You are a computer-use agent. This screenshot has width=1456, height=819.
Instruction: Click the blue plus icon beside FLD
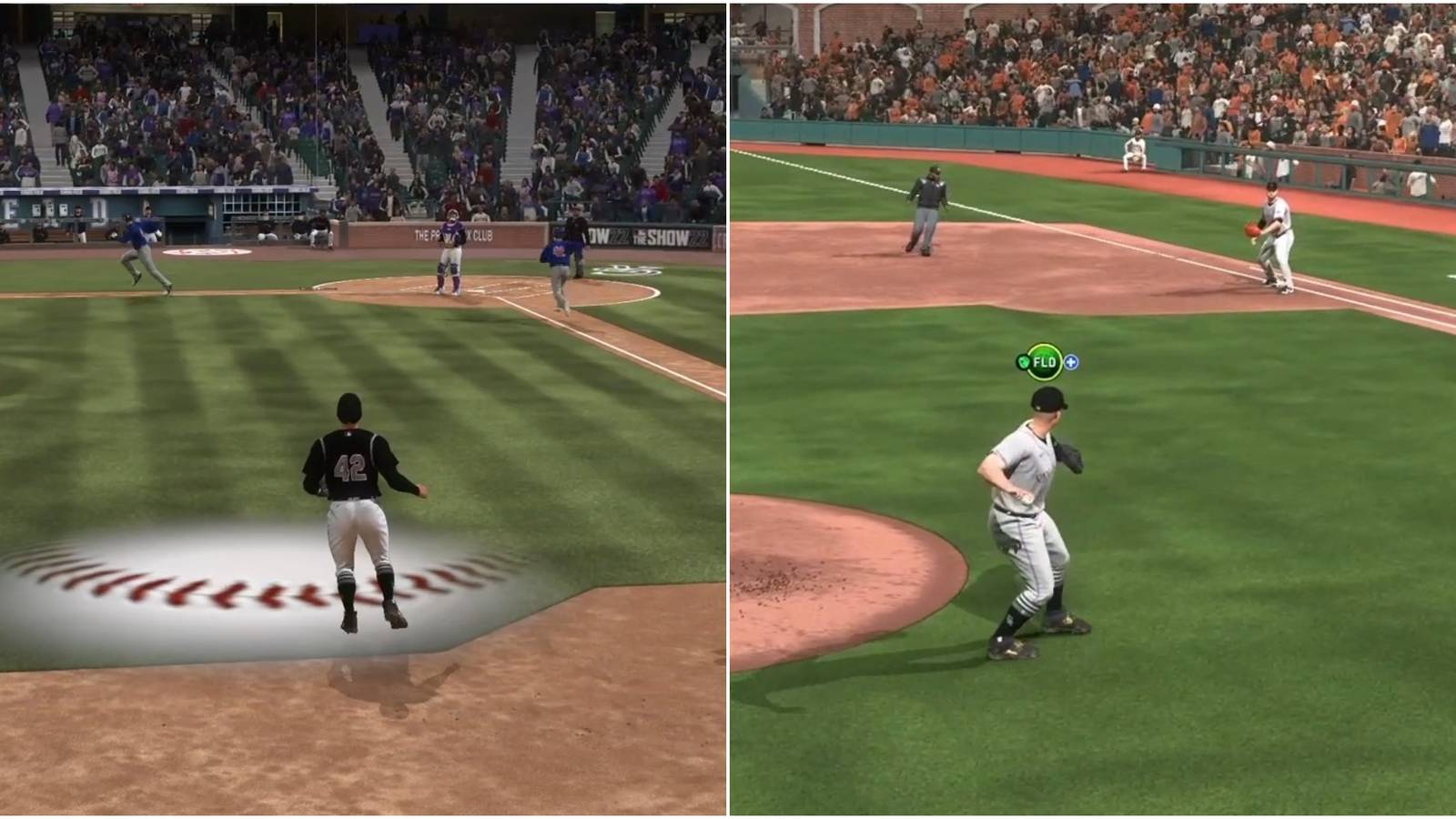(1072, 361)
